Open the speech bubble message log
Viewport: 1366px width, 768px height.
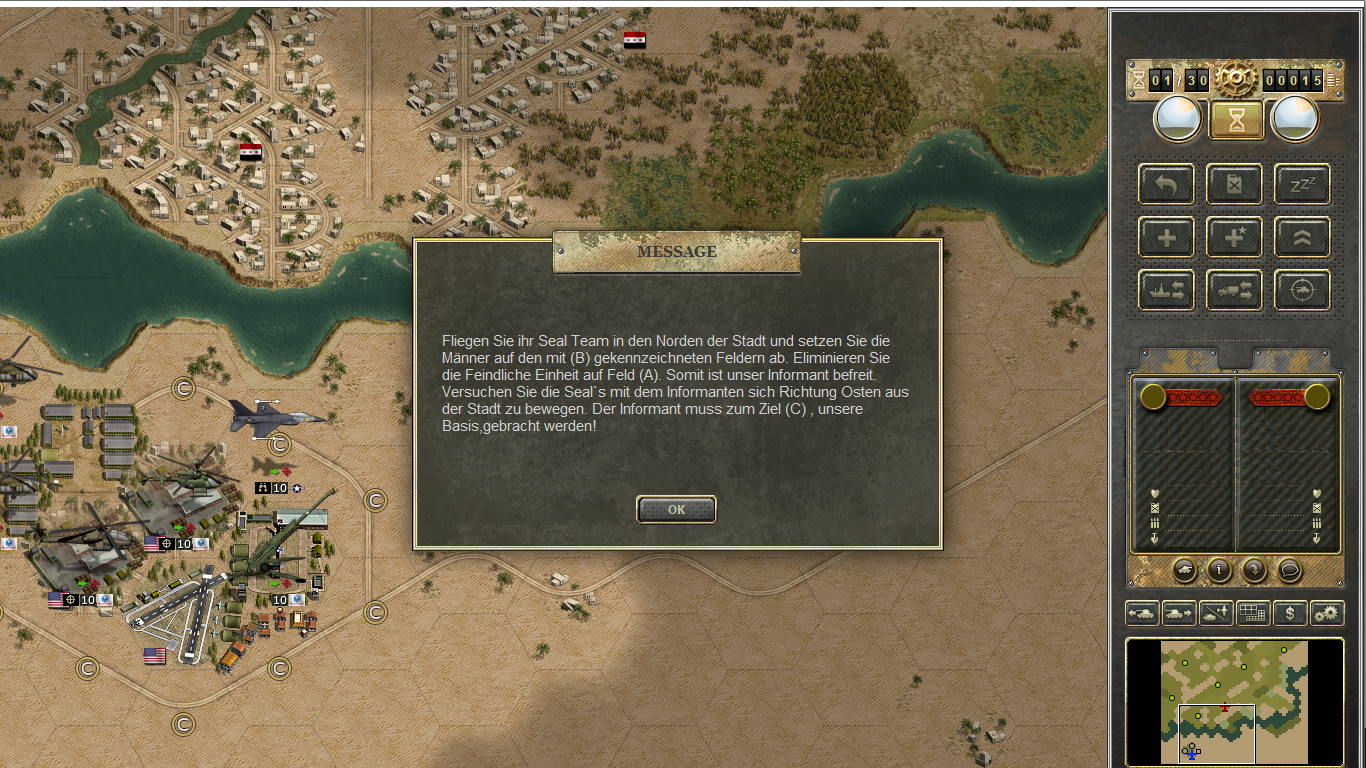click(x=1290, y=570)
